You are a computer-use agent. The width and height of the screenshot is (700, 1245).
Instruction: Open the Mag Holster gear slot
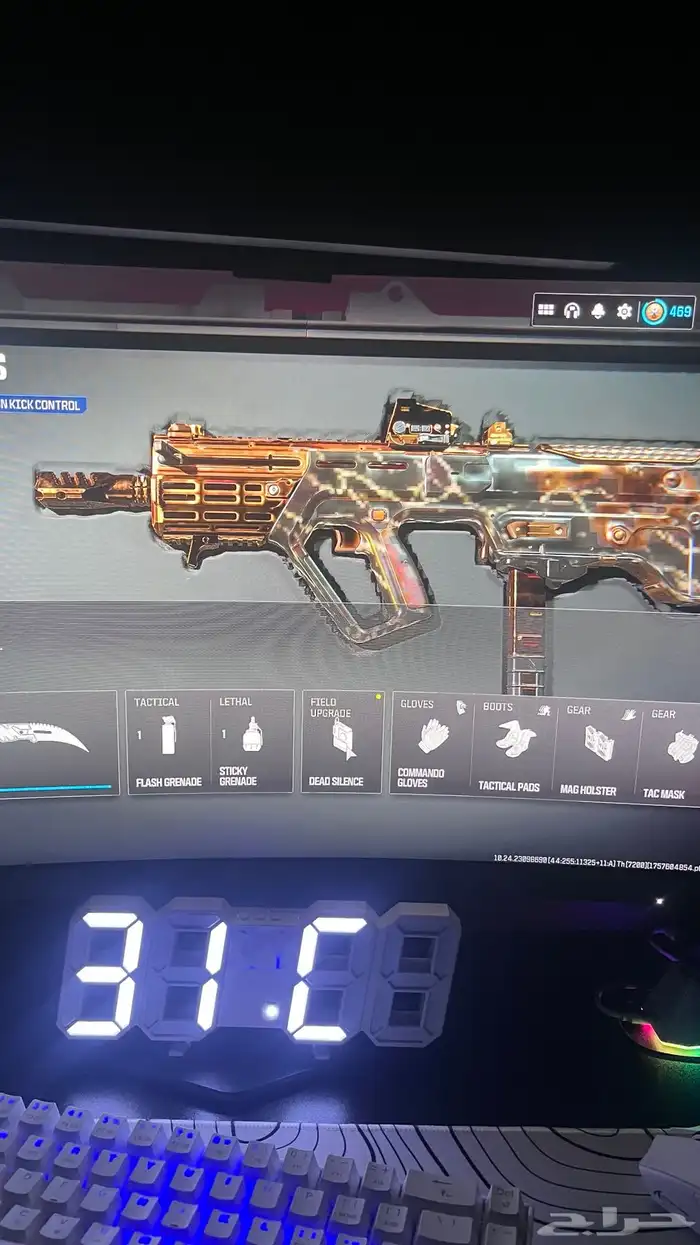click(x=596, y=748)
